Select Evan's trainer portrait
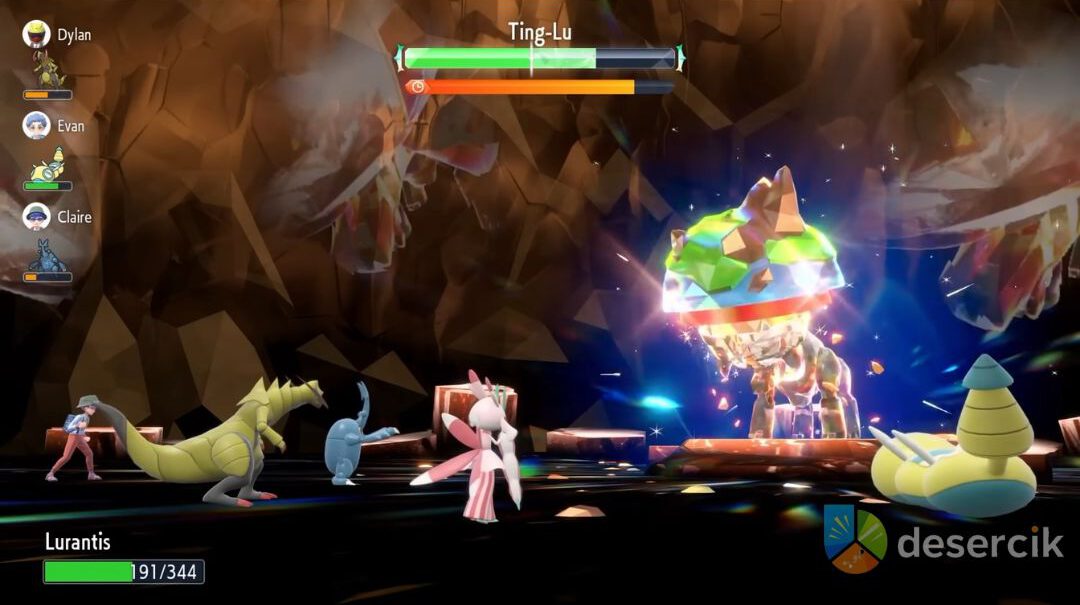 (37, 126)
